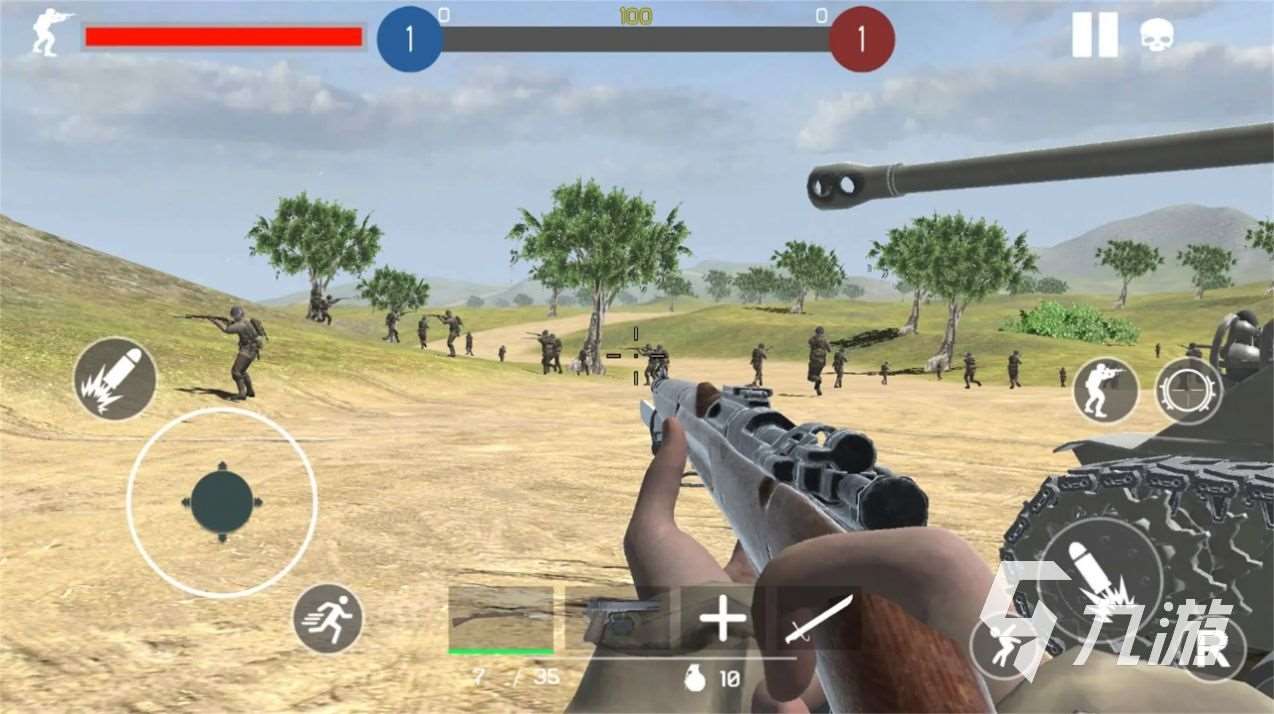Image resolution: width=1274 pixels, height=714 pixels.
Task: Select the rifle weapon slot
Action: tap(501, 620)
